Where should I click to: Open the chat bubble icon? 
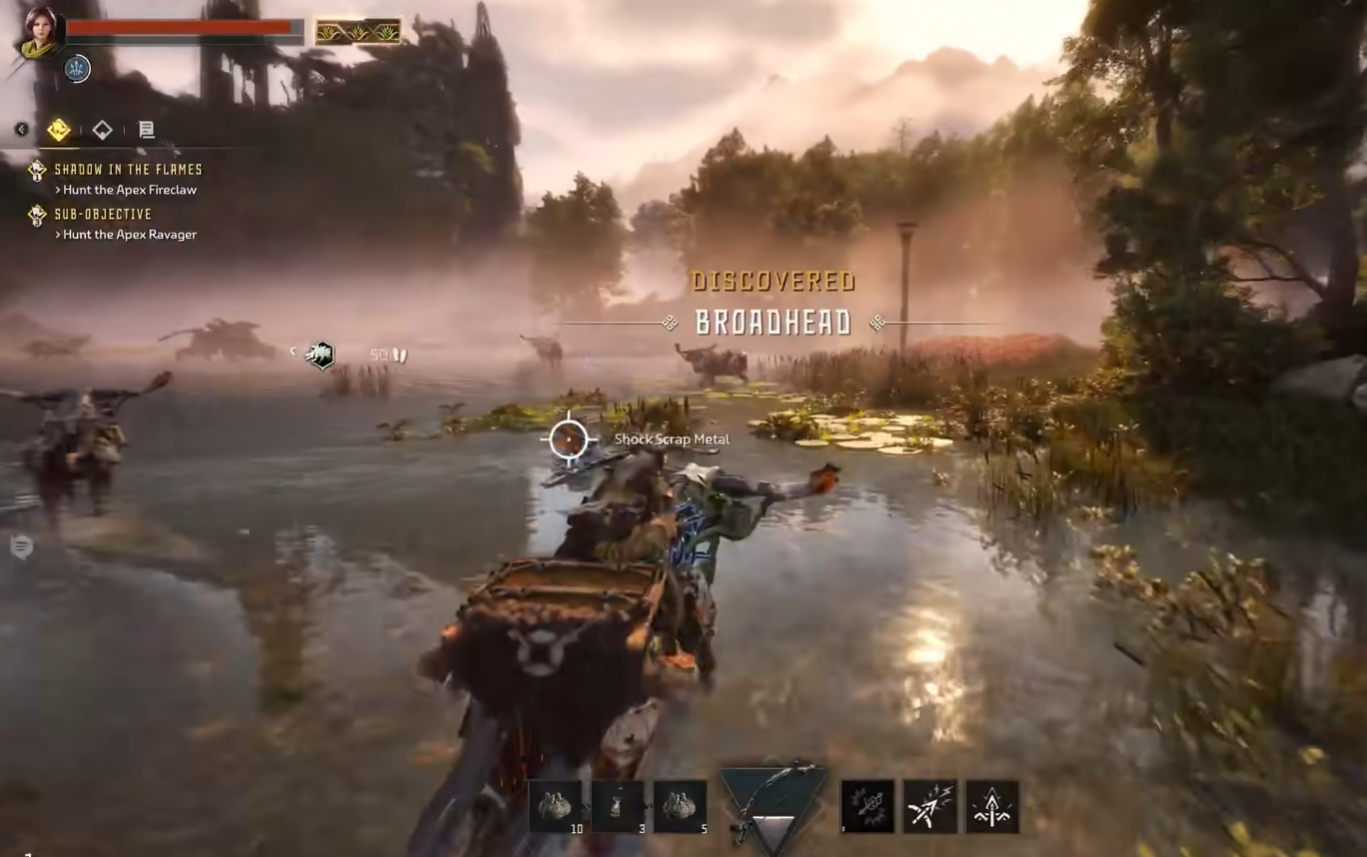coord(21,546)
